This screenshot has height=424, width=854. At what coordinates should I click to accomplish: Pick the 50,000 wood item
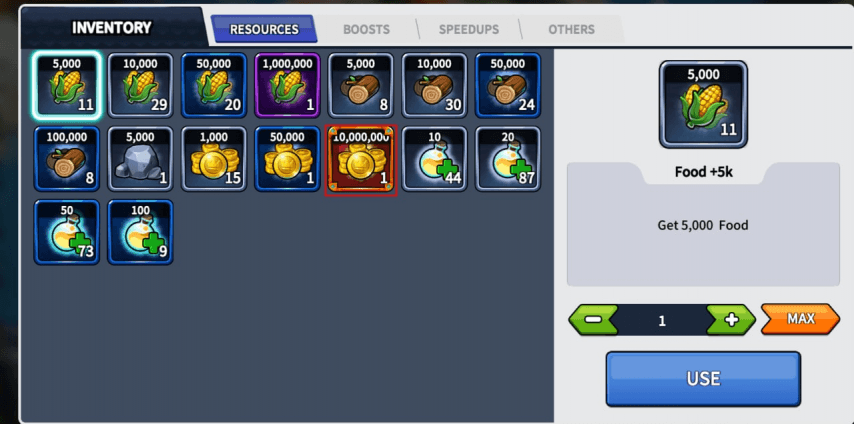508,85
